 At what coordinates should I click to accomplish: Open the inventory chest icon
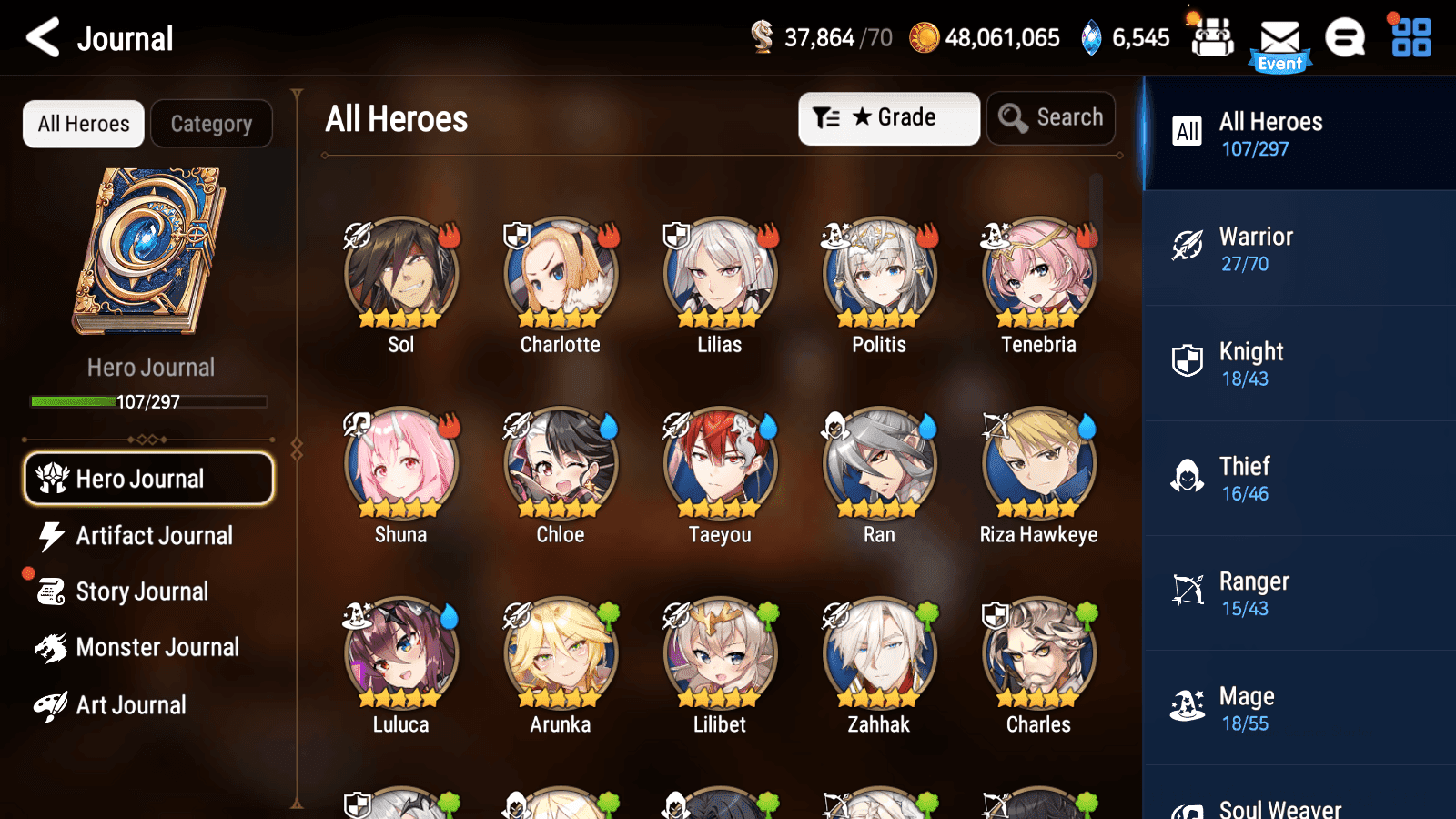click(1213, 38)
